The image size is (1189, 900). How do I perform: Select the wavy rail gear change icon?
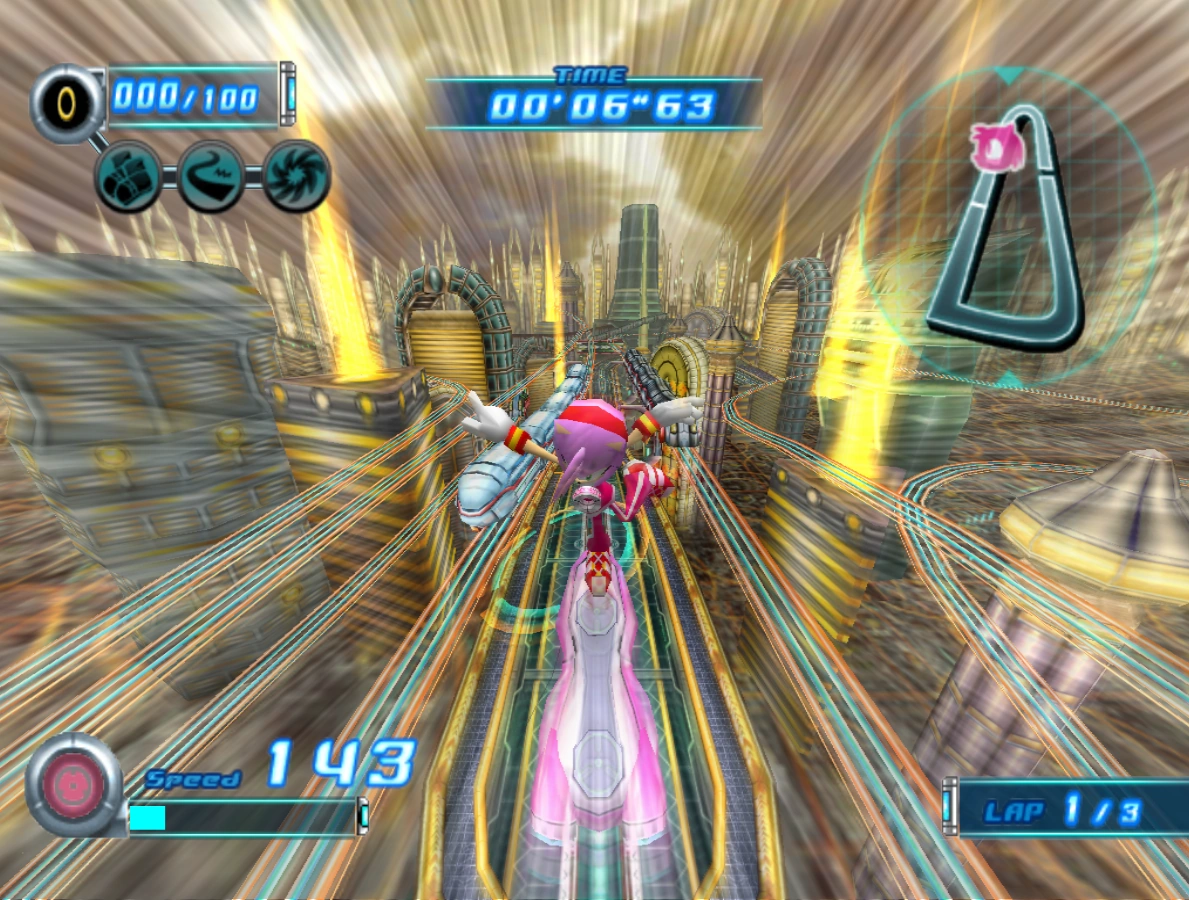click(x=211, y=176)
